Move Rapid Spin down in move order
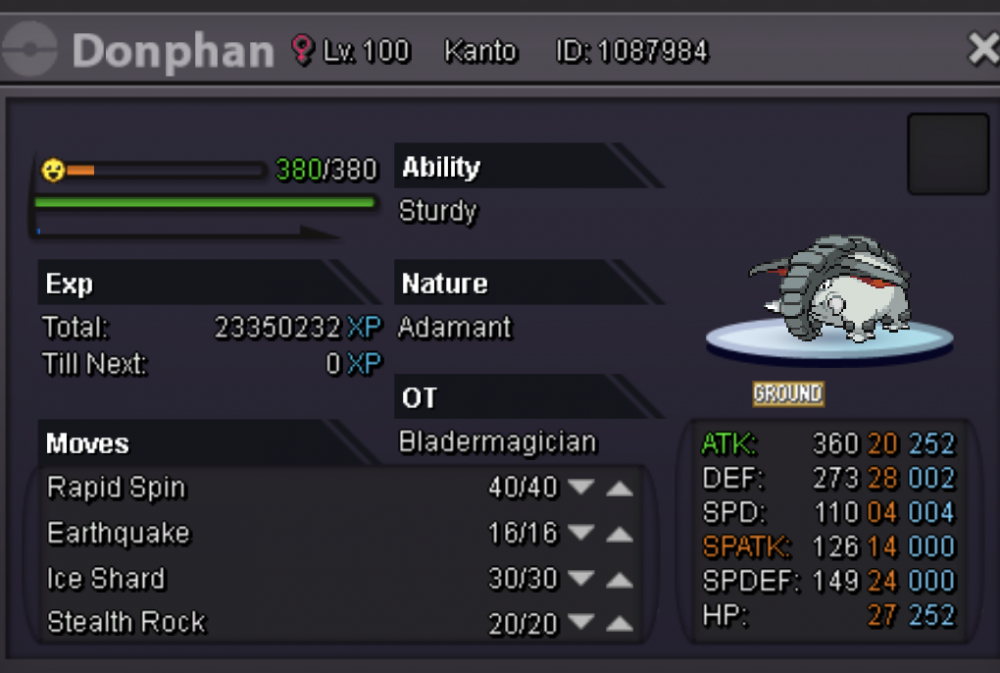The image size is (1000, 673). point(581,488)
